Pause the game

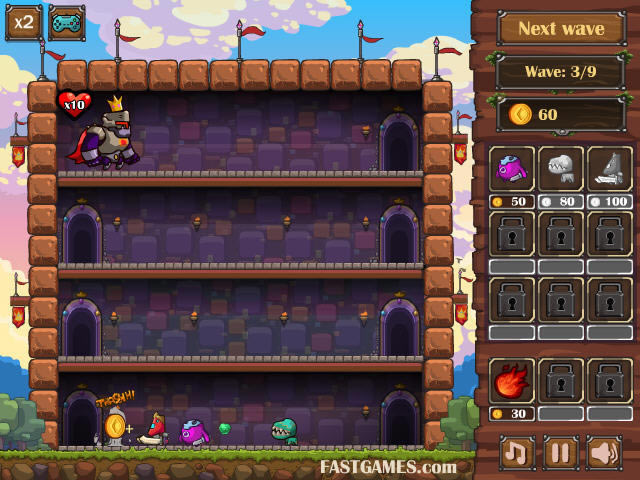(561, 453)
